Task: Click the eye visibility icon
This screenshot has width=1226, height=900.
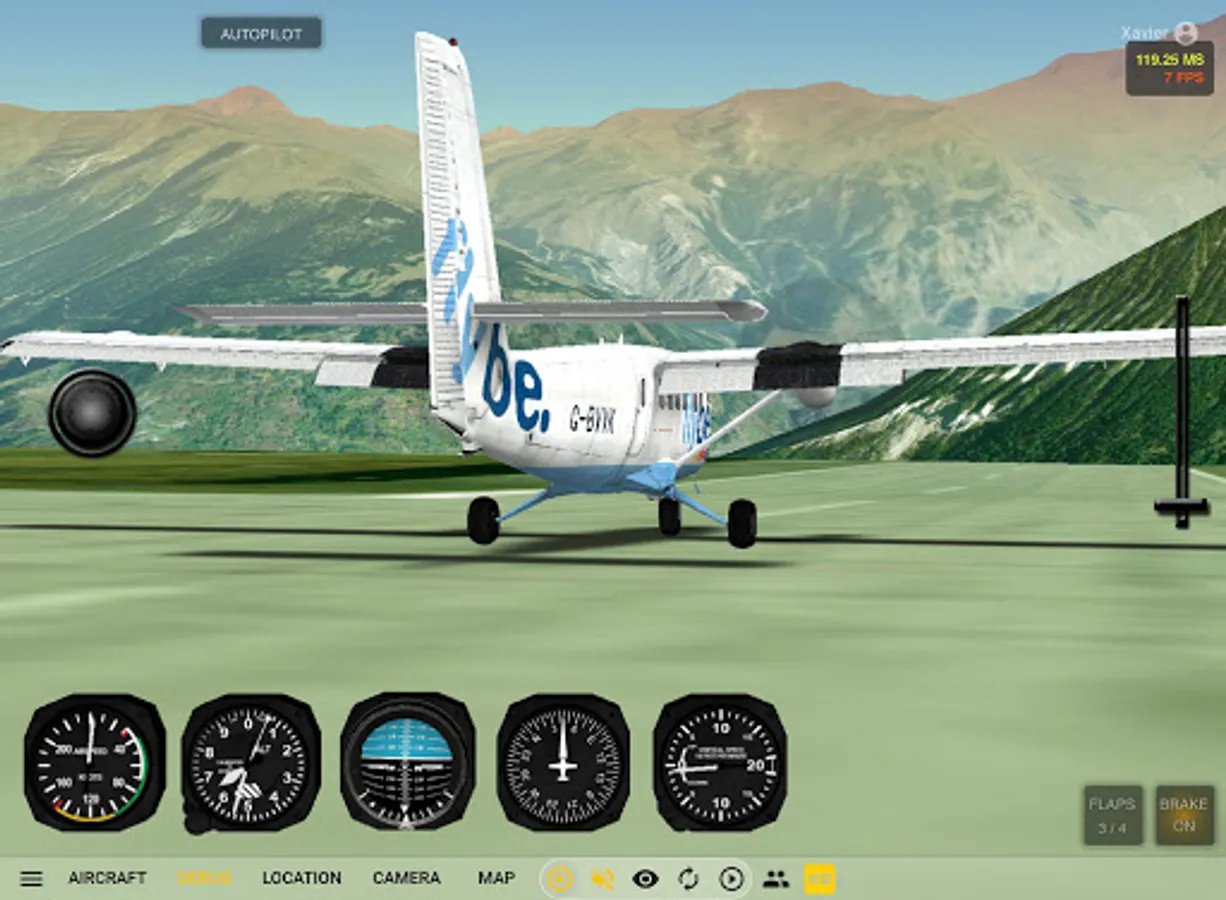Action: 645,879
